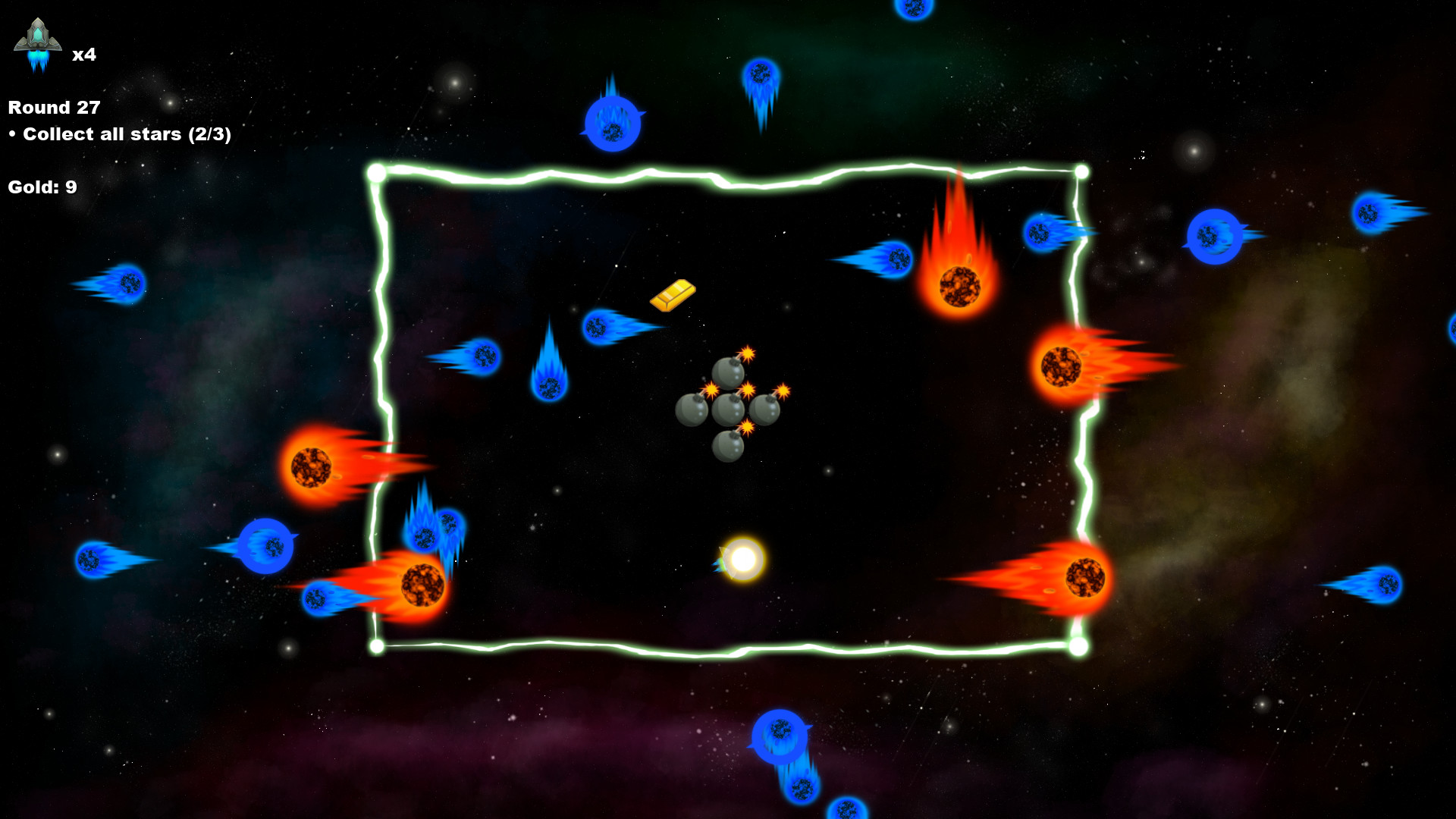Click the x4 lives counter text
This screenshot has width=1456, height=819.
pos(83,55)
